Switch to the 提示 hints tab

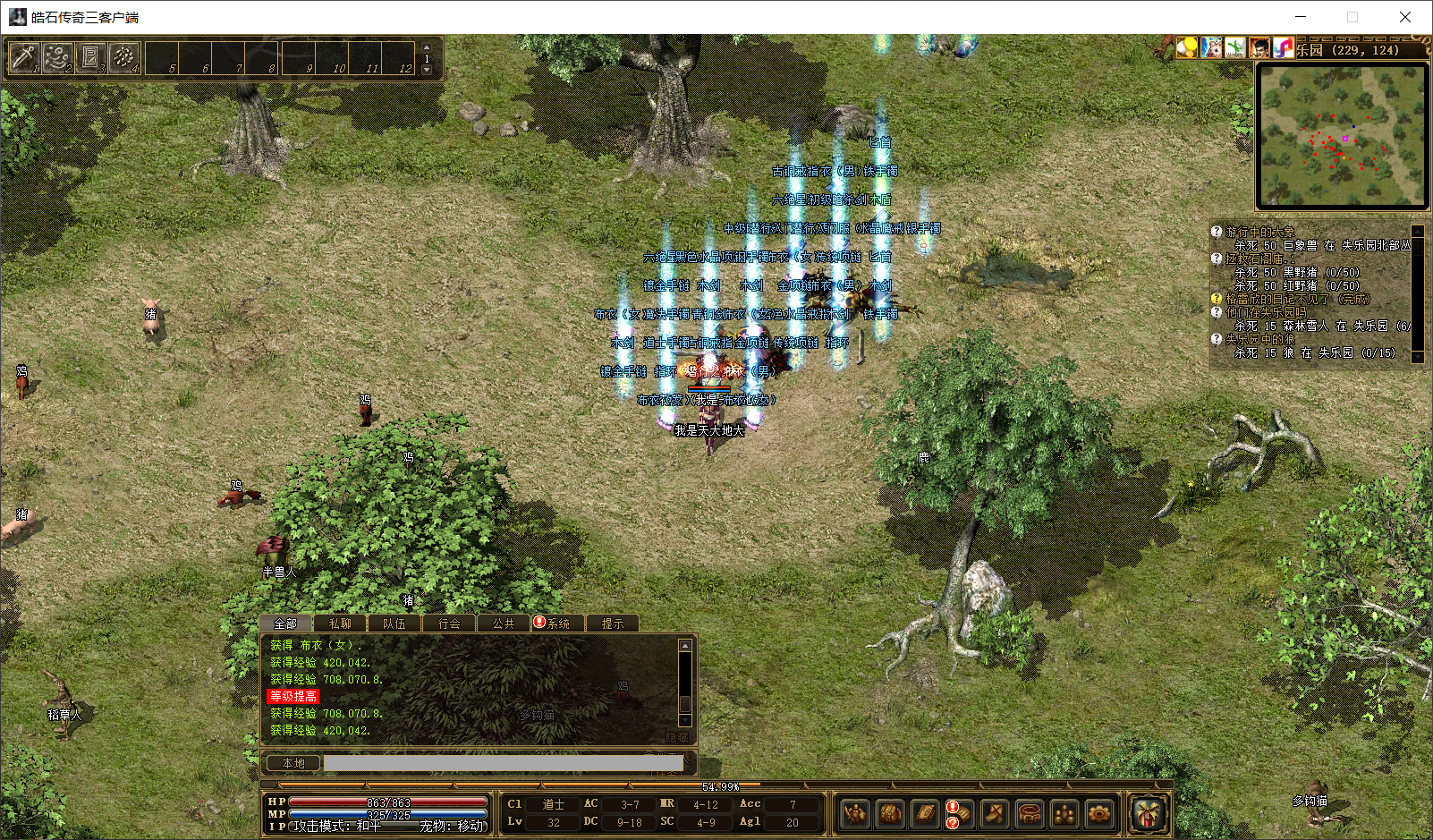pos(613,624)
